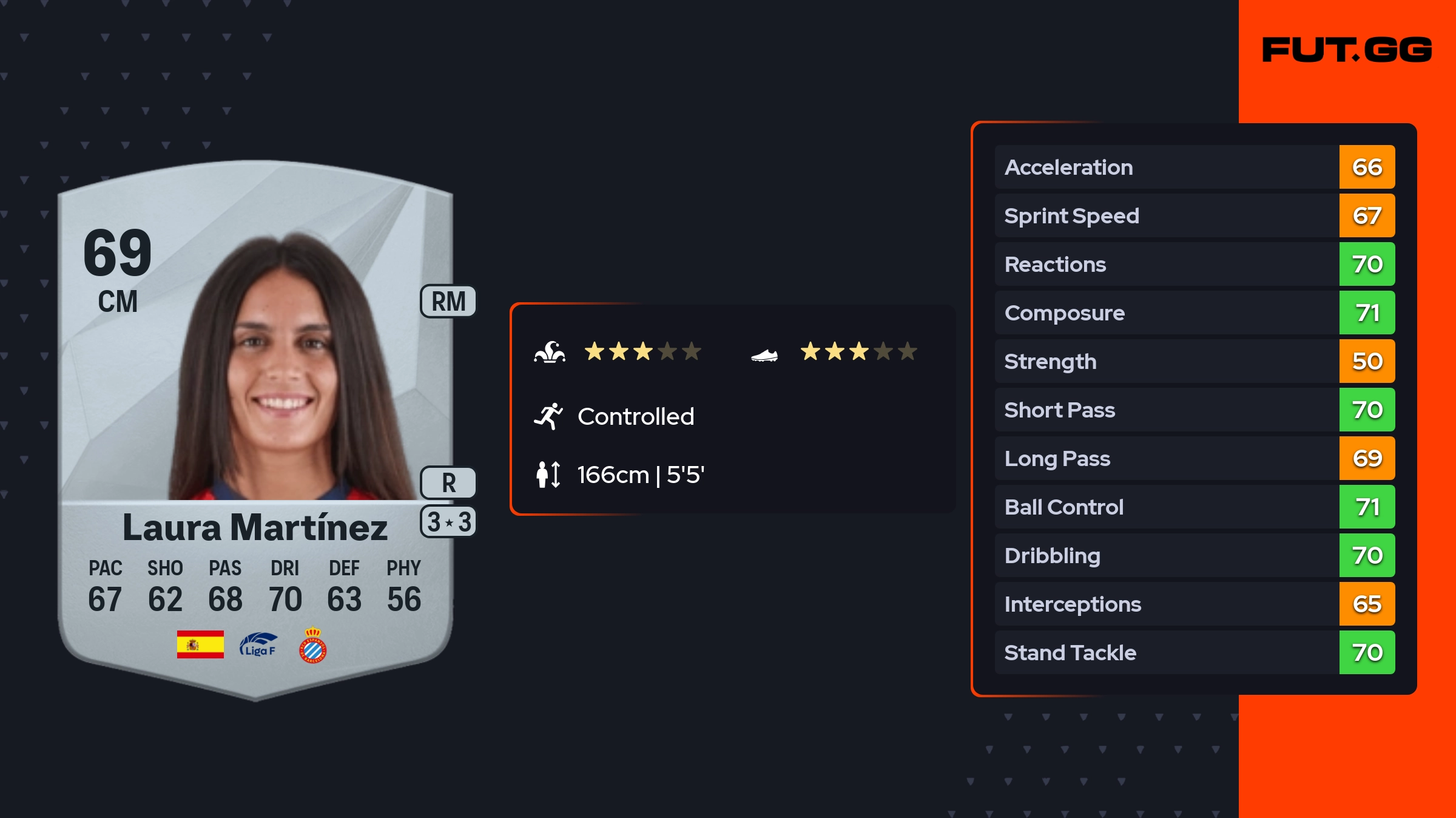Select the Spain flag on the card
Image resolution: width=1456 pixels, height=818 pixels.
coord(200,644)
